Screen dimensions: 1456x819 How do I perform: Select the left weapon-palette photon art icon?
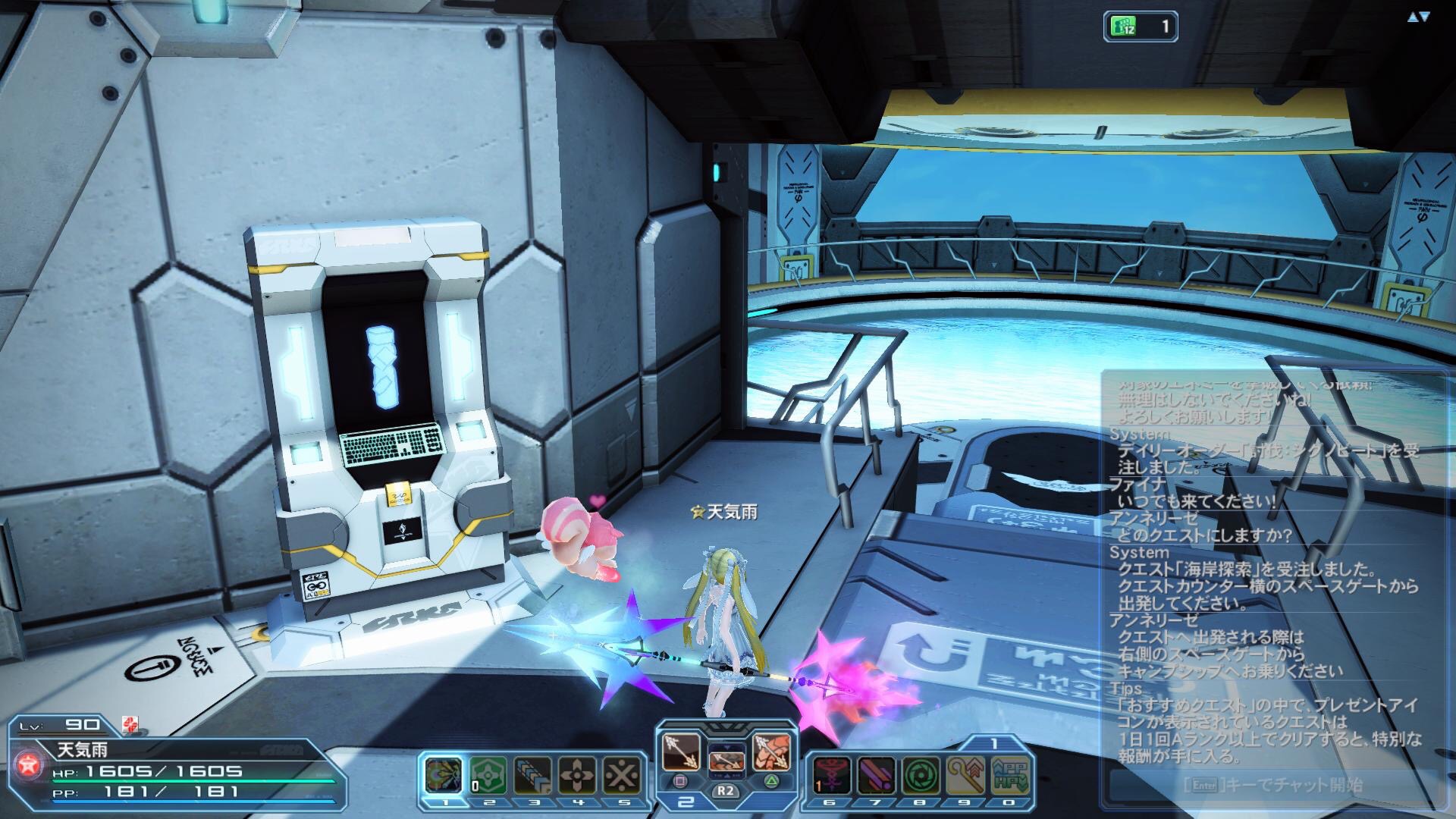point(680,752)
